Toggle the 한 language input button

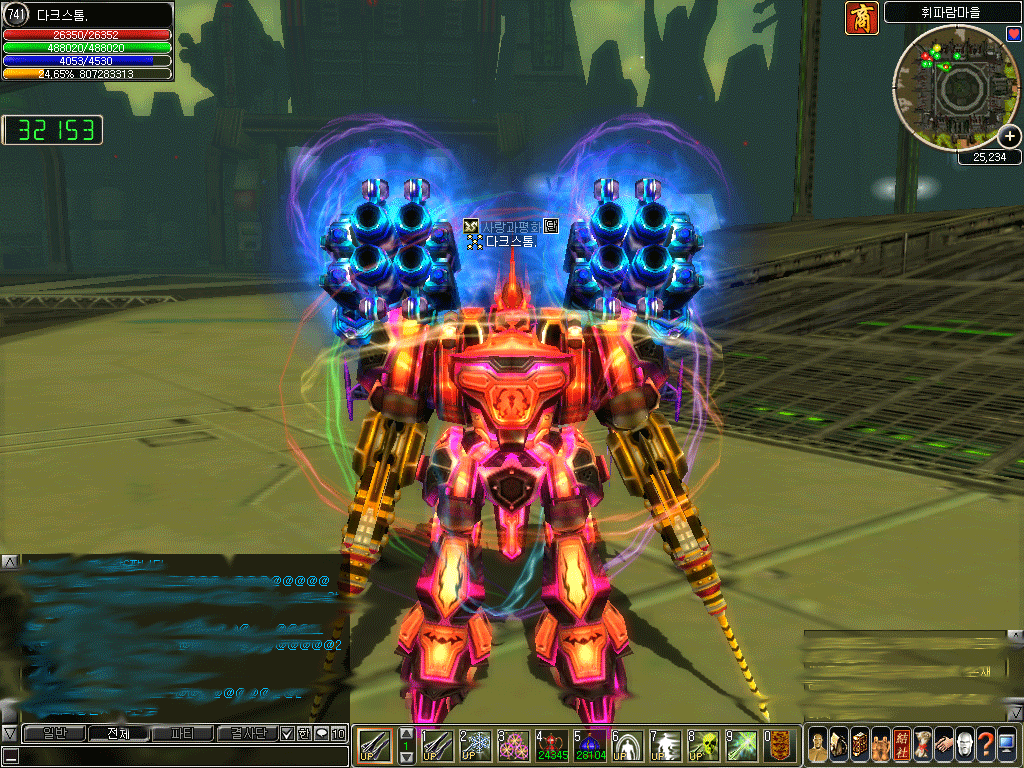[303, 733]
